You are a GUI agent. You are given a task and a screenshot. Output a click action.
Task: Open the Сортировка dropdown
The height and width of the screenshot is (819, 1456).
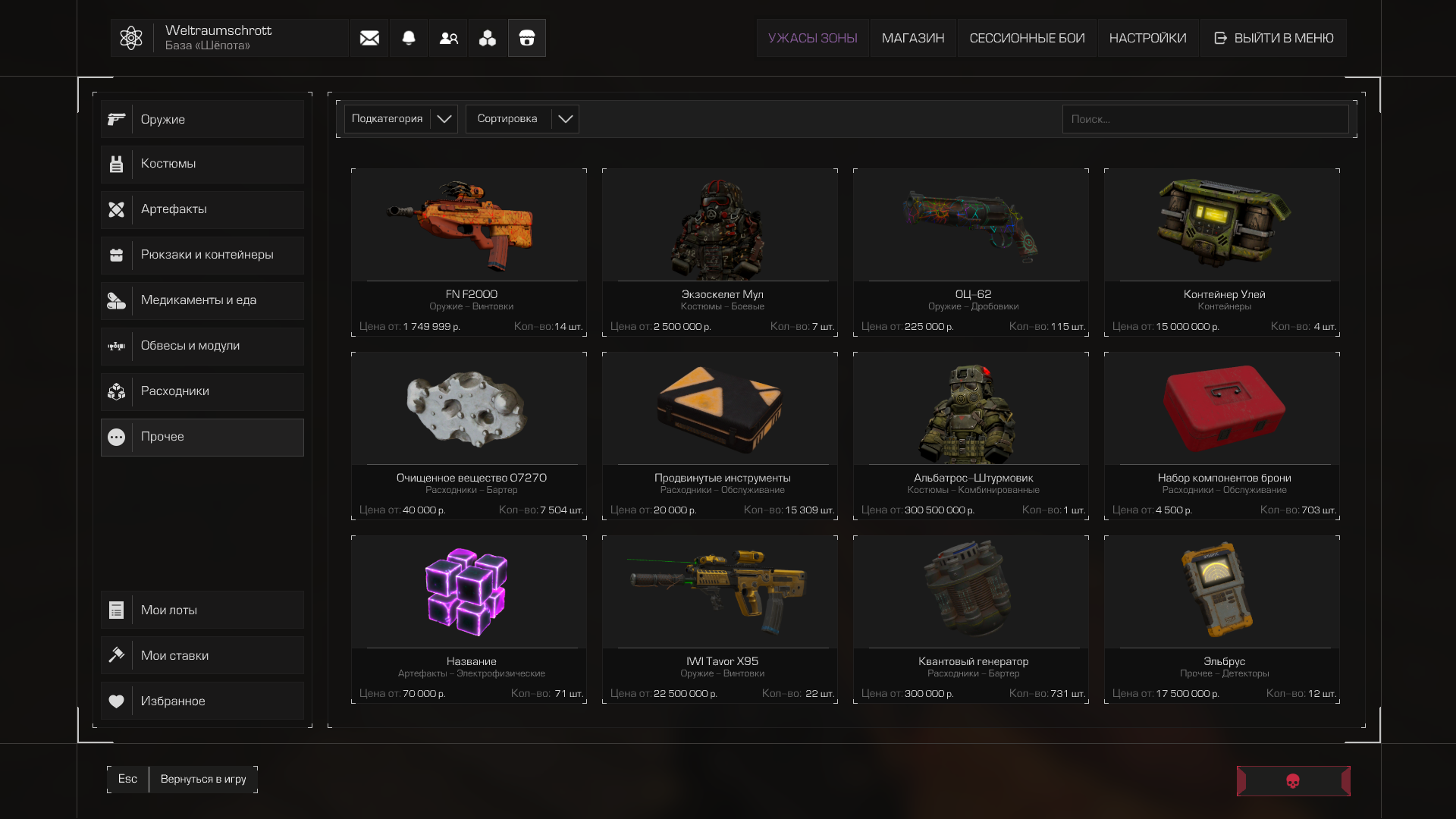tap(522, 119)
